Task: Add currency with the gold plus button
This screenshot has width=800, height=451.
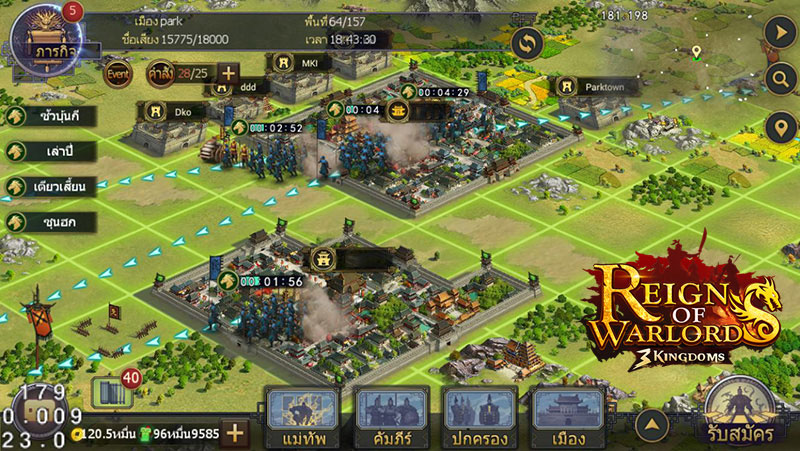Action: [235, 433]
